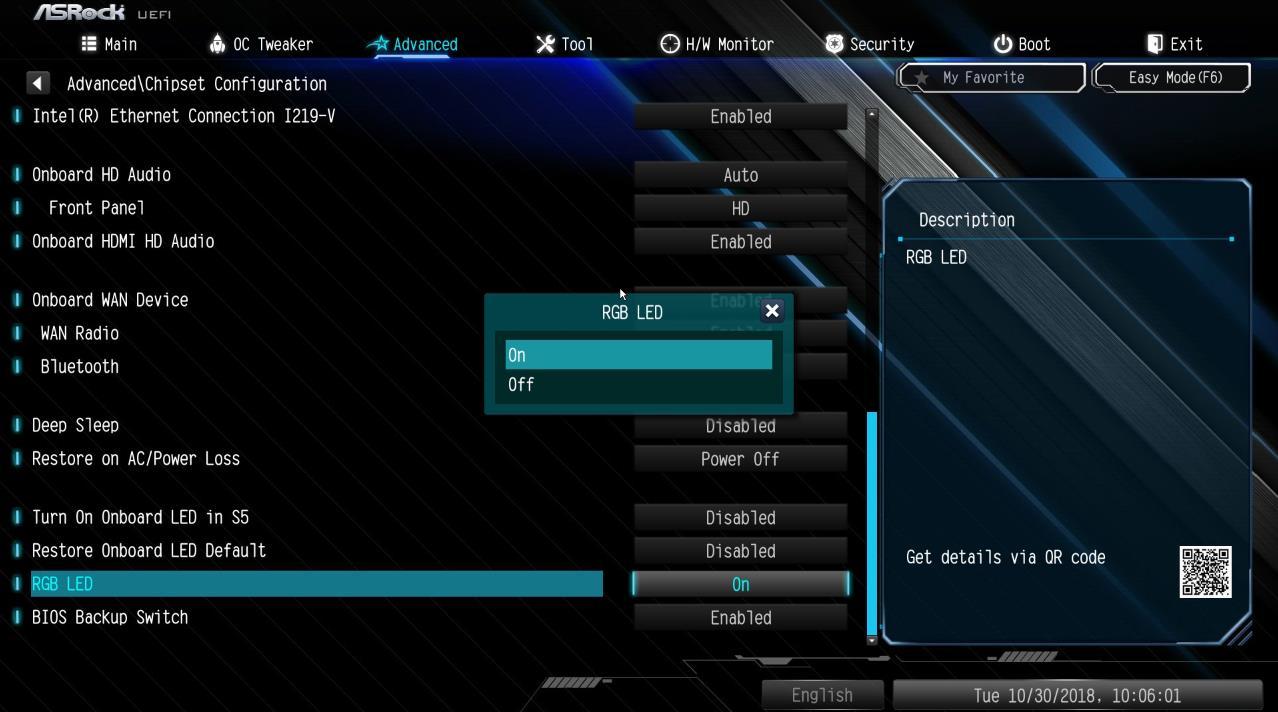Image resolution: width=1278 pixels, height=712 pixels.
Task: Switch to the Main tab
Action: (x=110, y=44)
